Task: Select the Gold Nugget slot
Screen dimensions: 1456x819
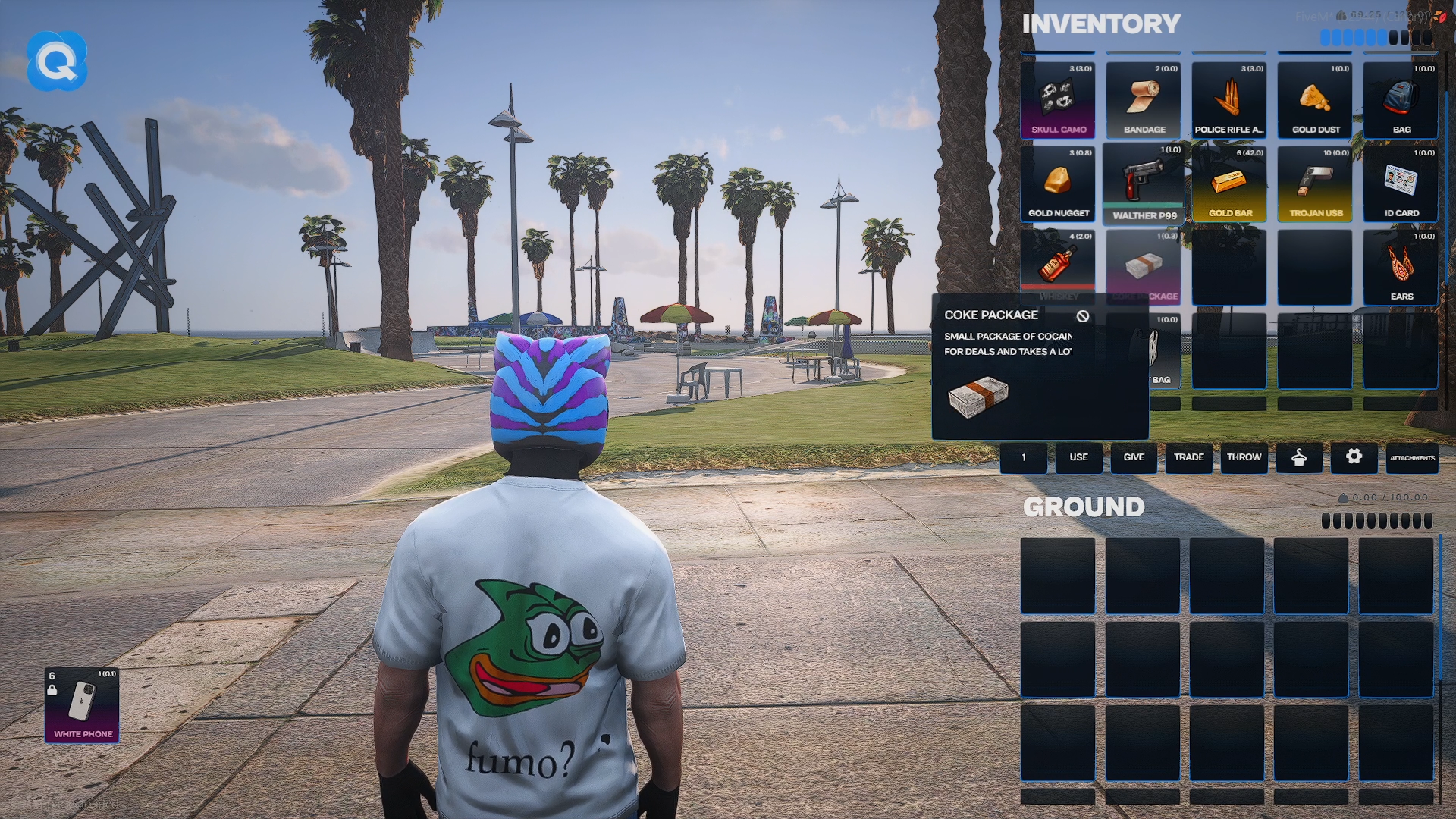Action: 1058,184
